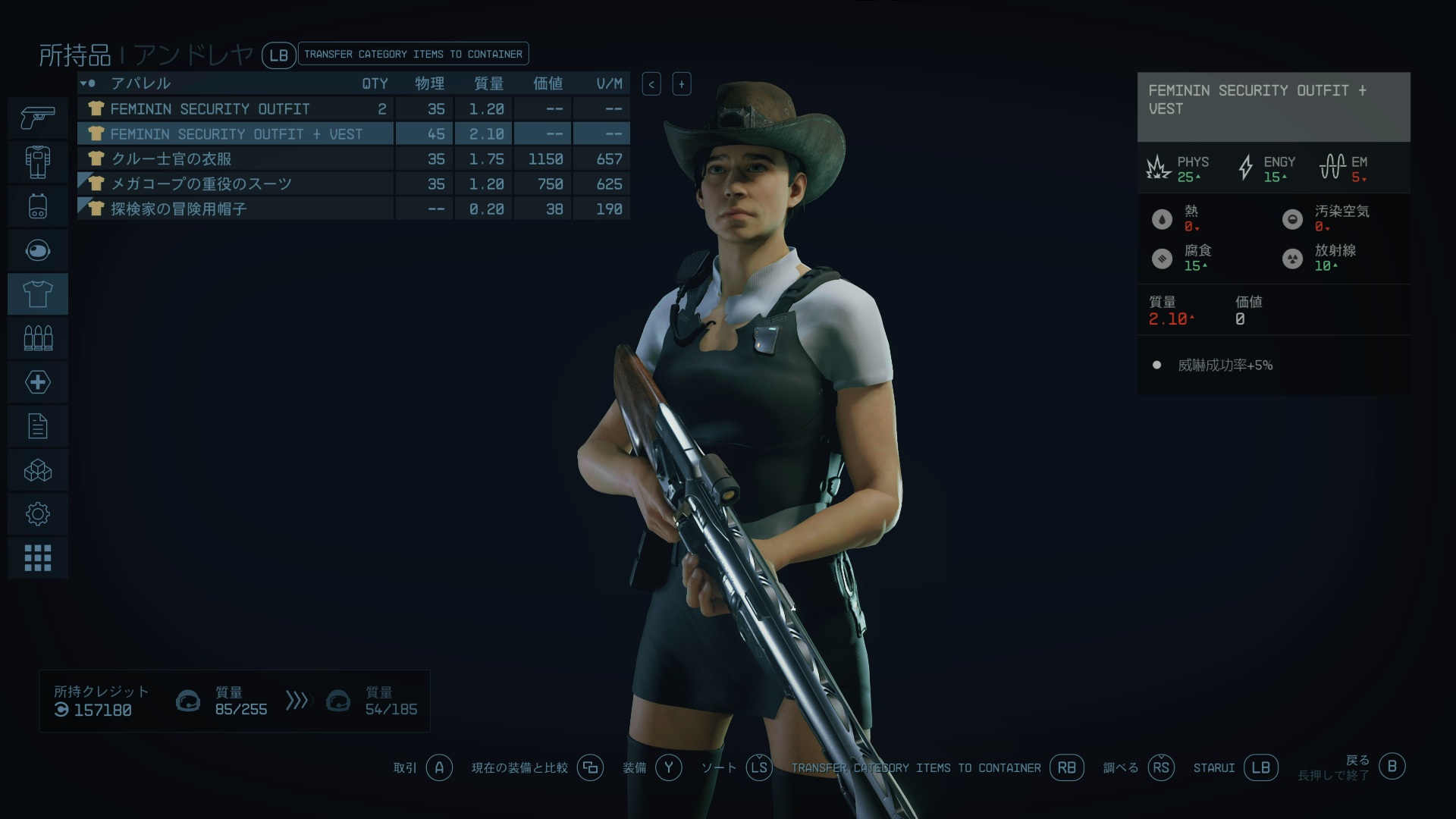This screenshot has height=819, width=1456.
Task: Open the resources cubes category
Action: (x=38, y=470)
